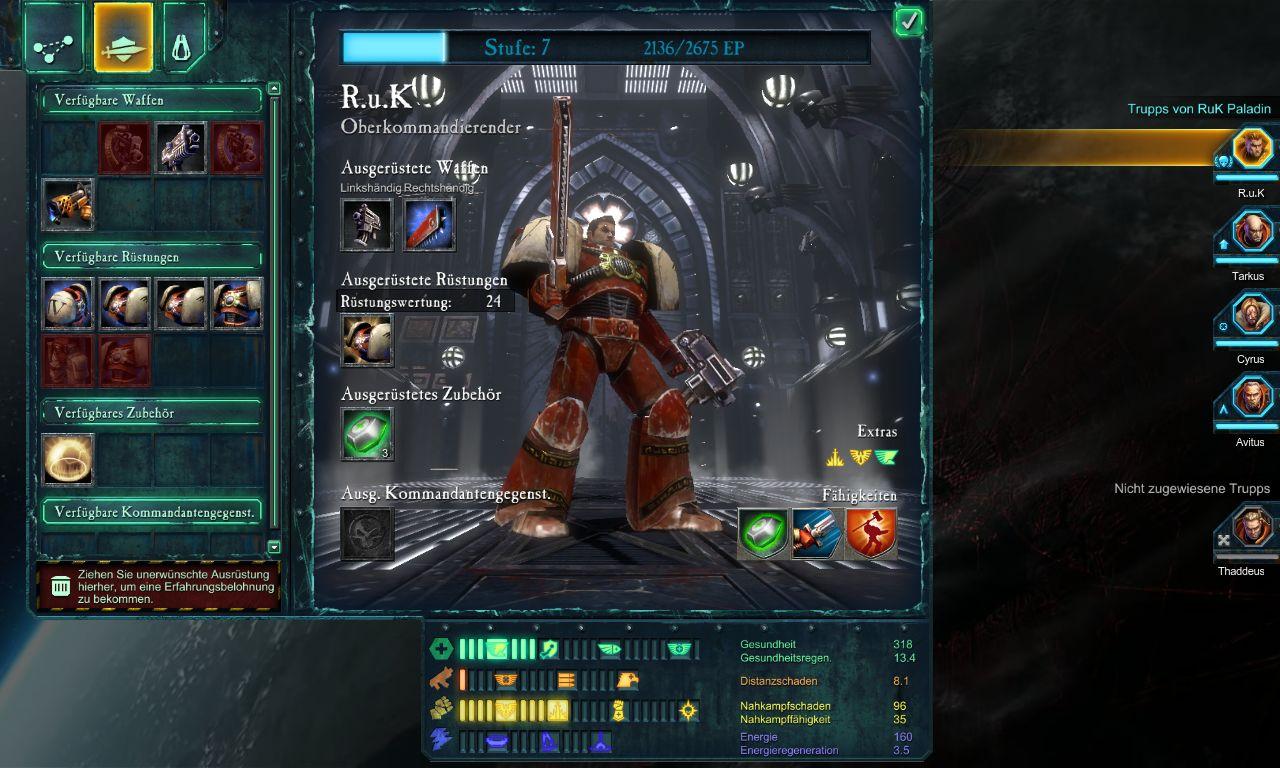Select the orange plasma pistol weapon
This screenshot has width=1280, height=768.
tap(68, 204)
